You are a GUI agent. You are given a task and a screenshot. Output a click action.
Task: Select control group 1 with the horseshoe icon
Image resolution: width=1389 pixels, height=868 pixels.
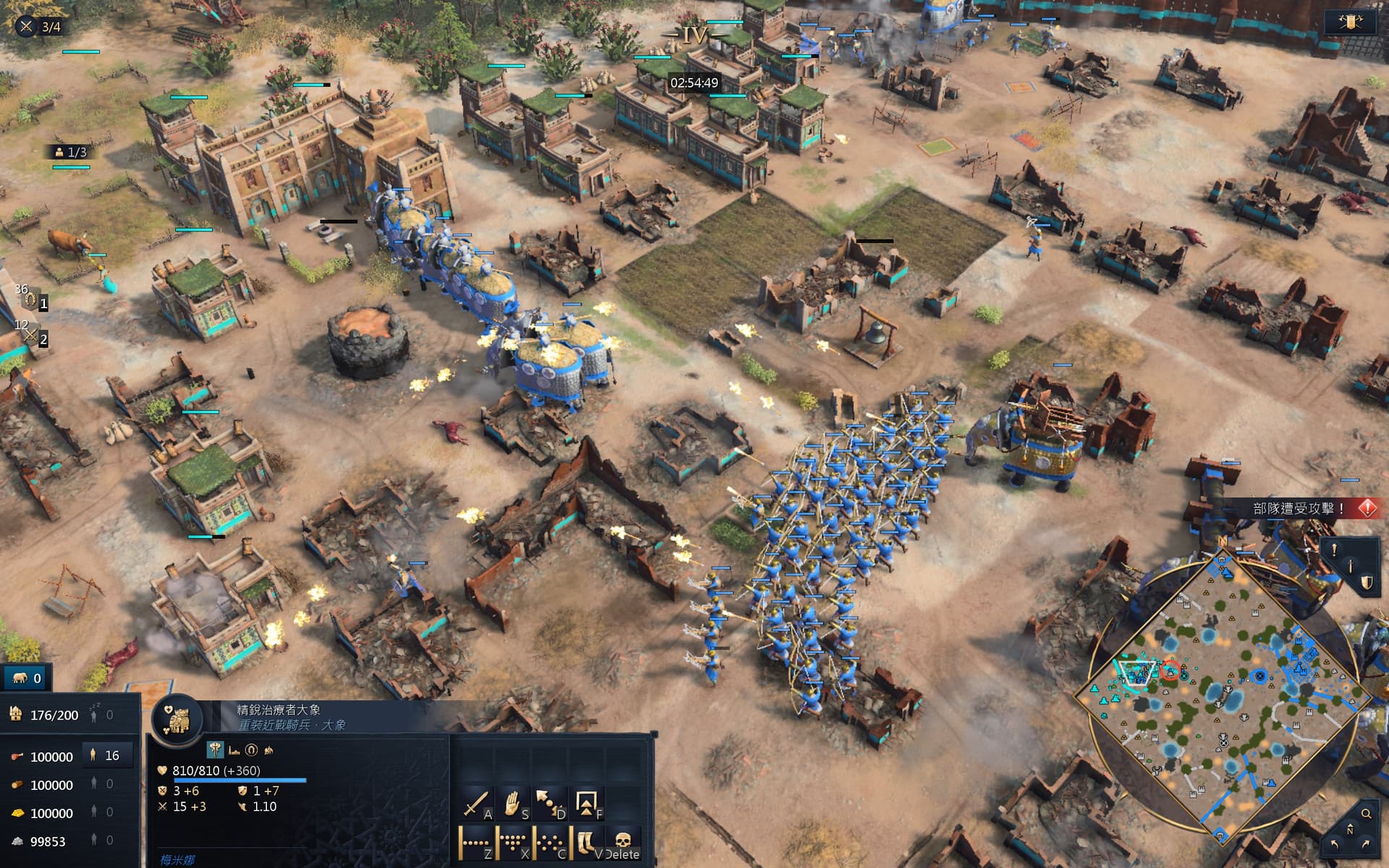(x=33, y=300)
